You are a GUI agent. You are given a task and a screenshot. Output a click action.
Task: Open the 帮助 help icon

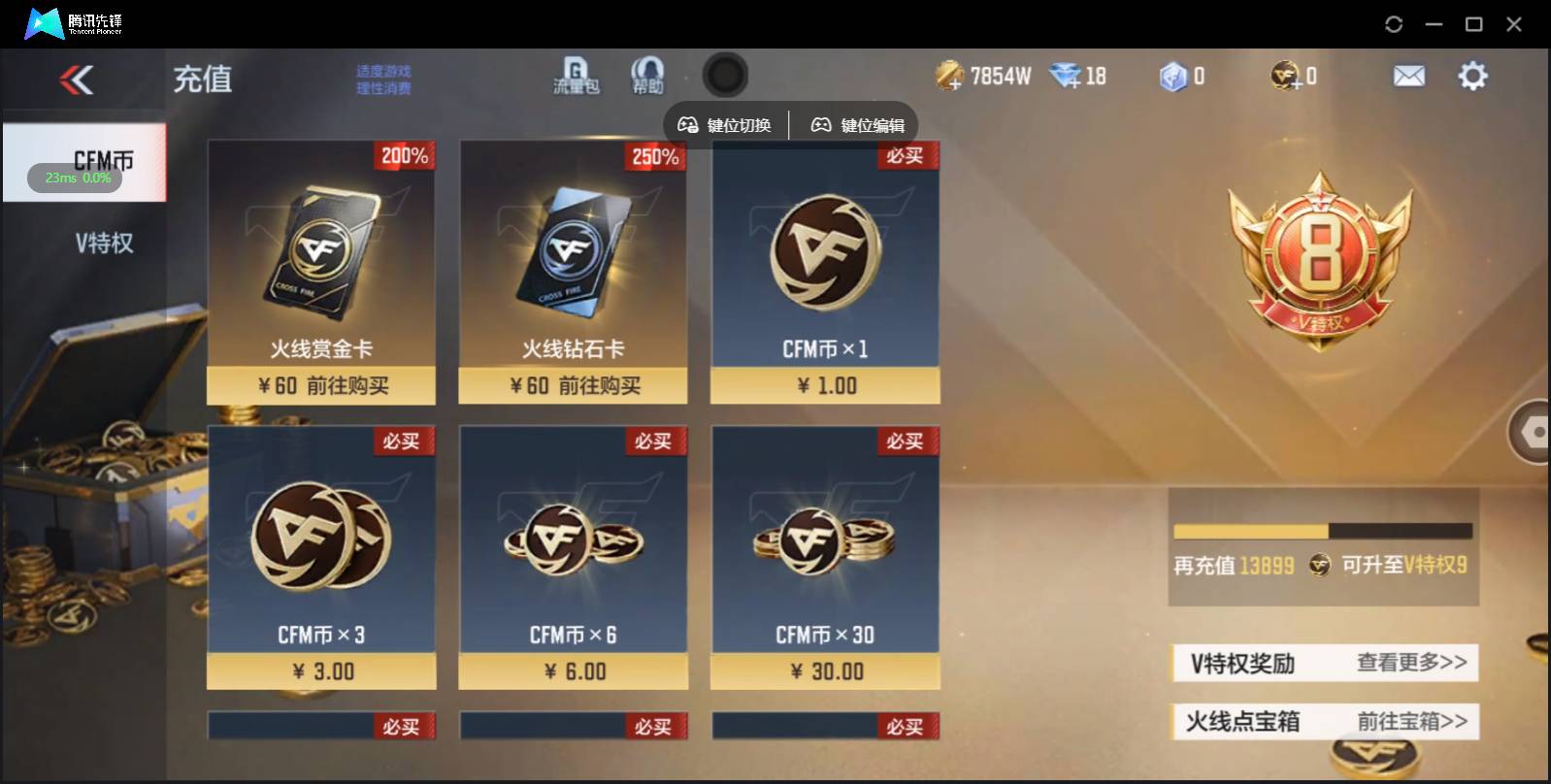tap(645, 76)
